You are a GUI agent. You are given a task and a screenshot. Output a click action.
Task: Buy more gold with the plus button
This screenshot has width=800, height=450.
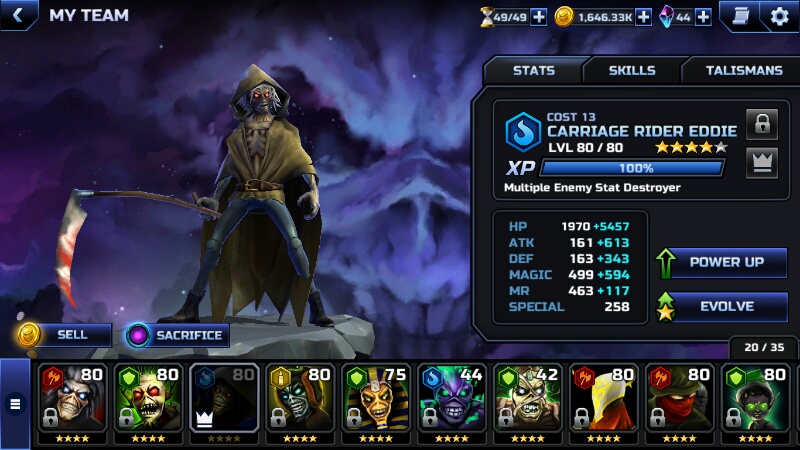pos(643,17)
